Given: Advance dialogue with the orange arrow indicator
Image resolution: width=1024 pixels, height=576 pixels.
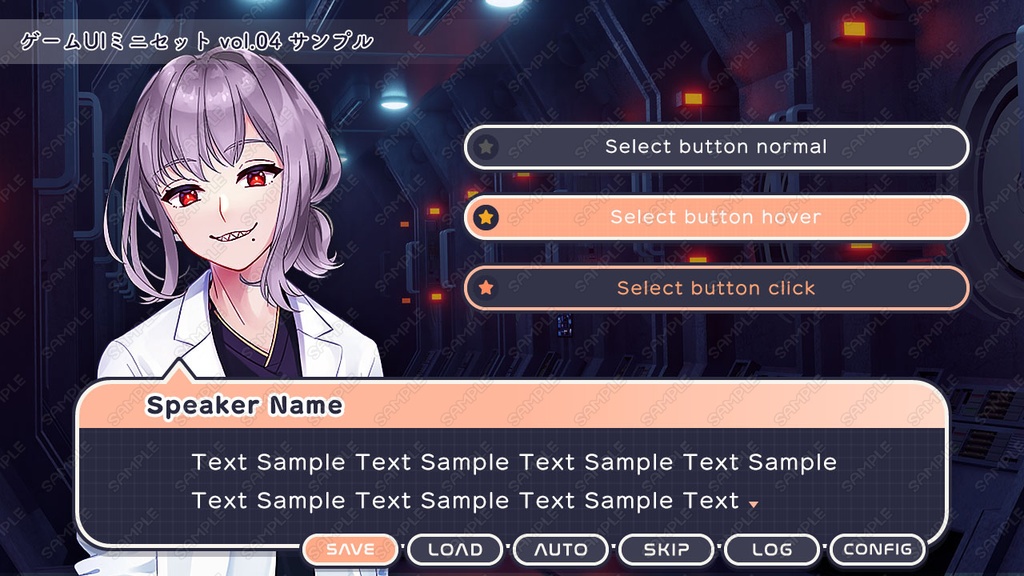Looking at the screenshot, I should click(x=753, y=504).
